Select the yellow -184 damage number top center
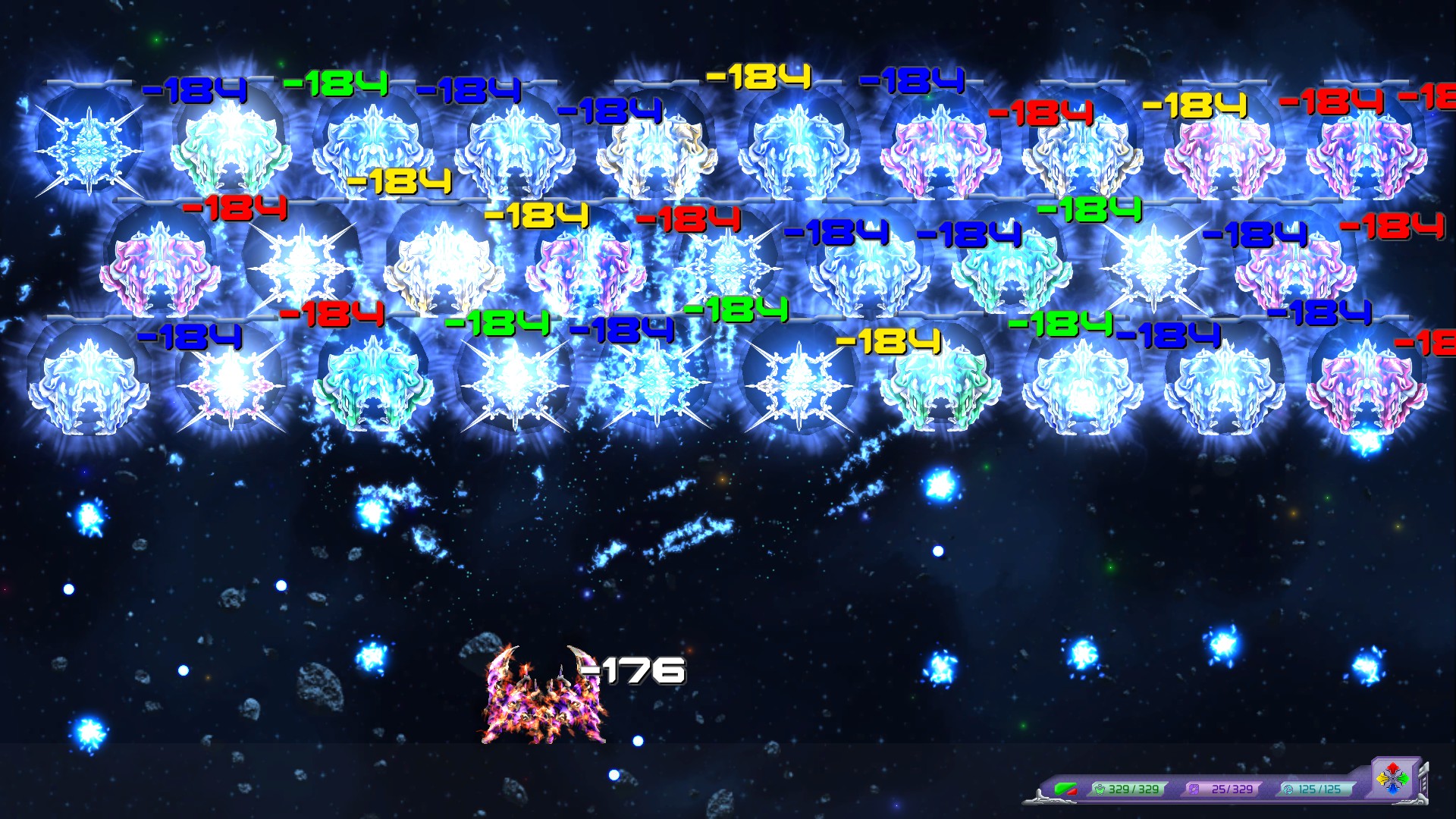 point(756,78)
